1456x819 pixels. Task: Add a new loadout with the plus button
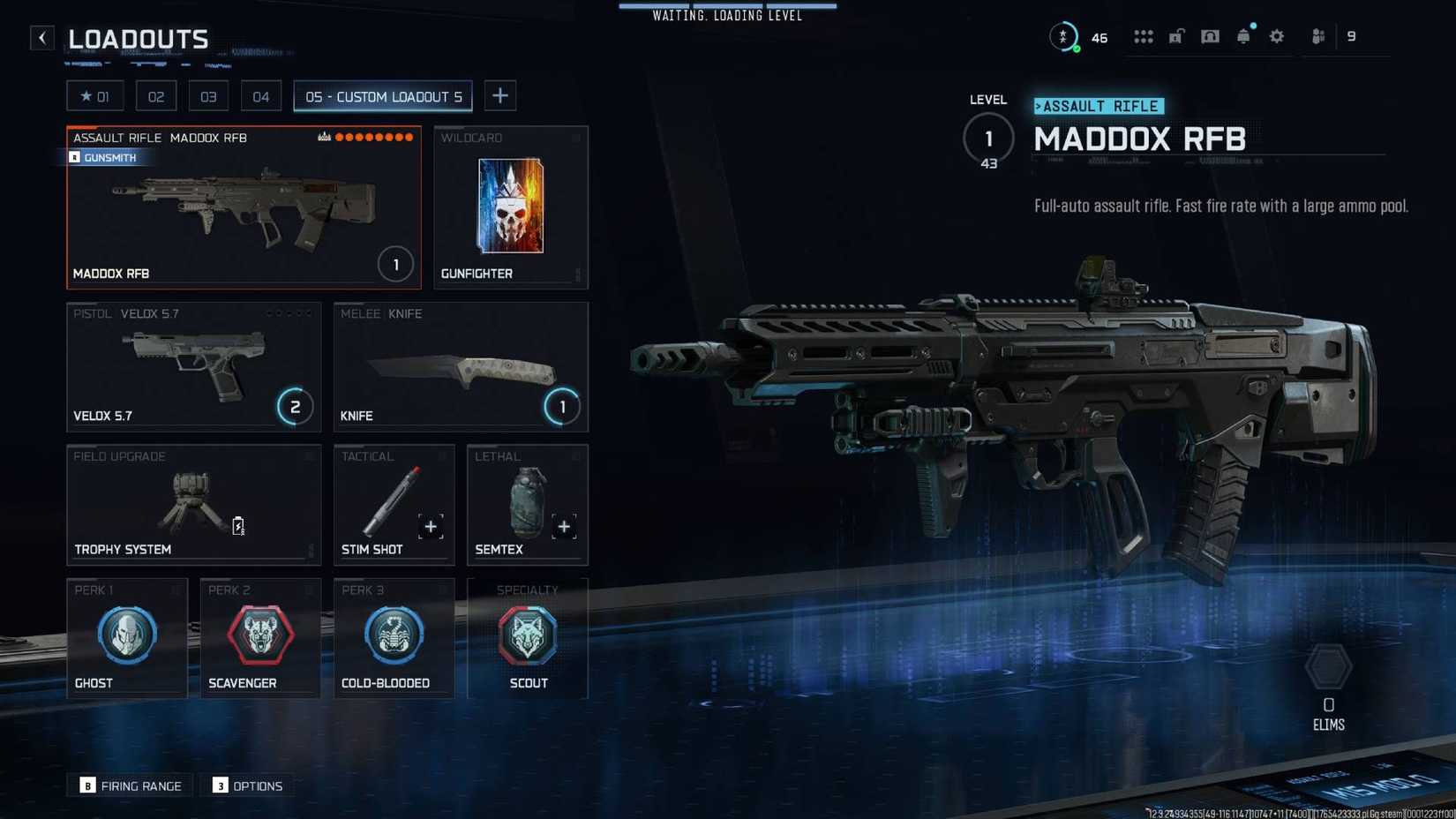(x=500, y=95)
